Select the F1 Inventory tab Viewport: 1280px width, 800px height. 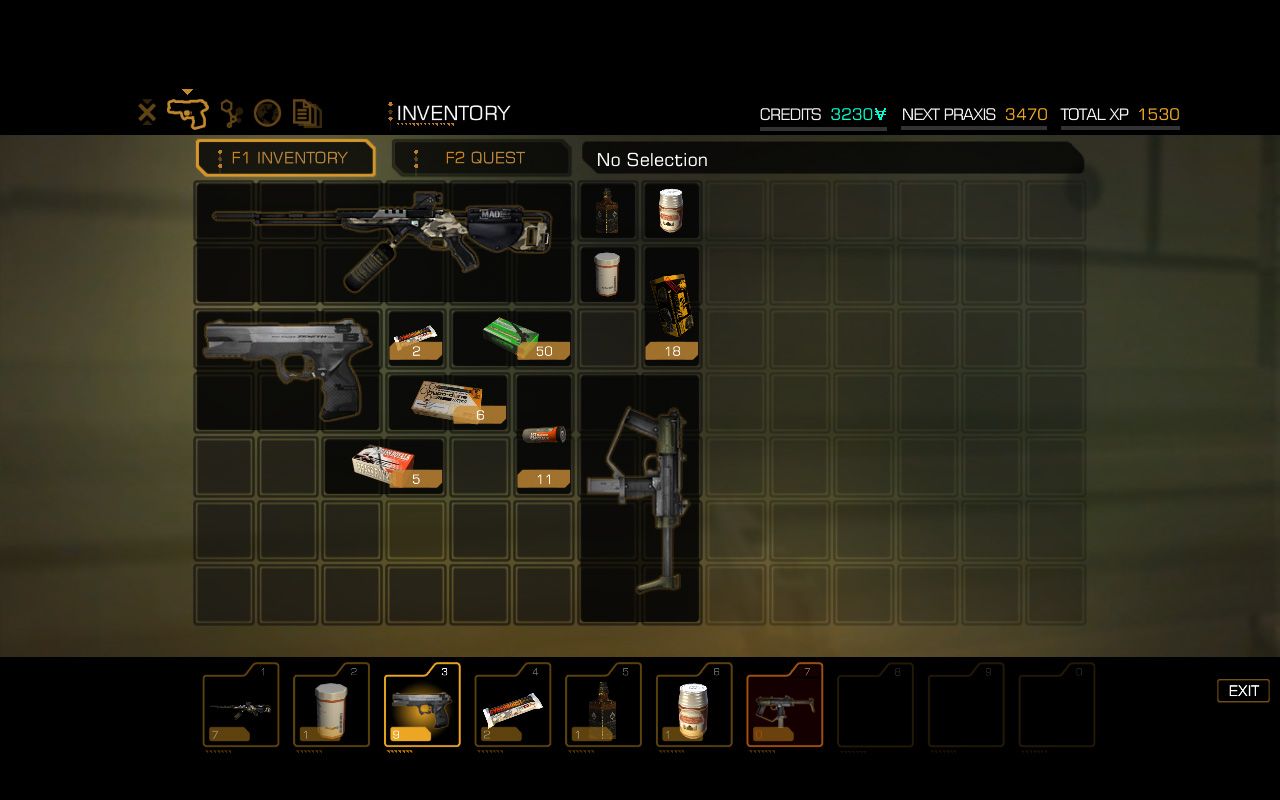(x=287, y=158)
